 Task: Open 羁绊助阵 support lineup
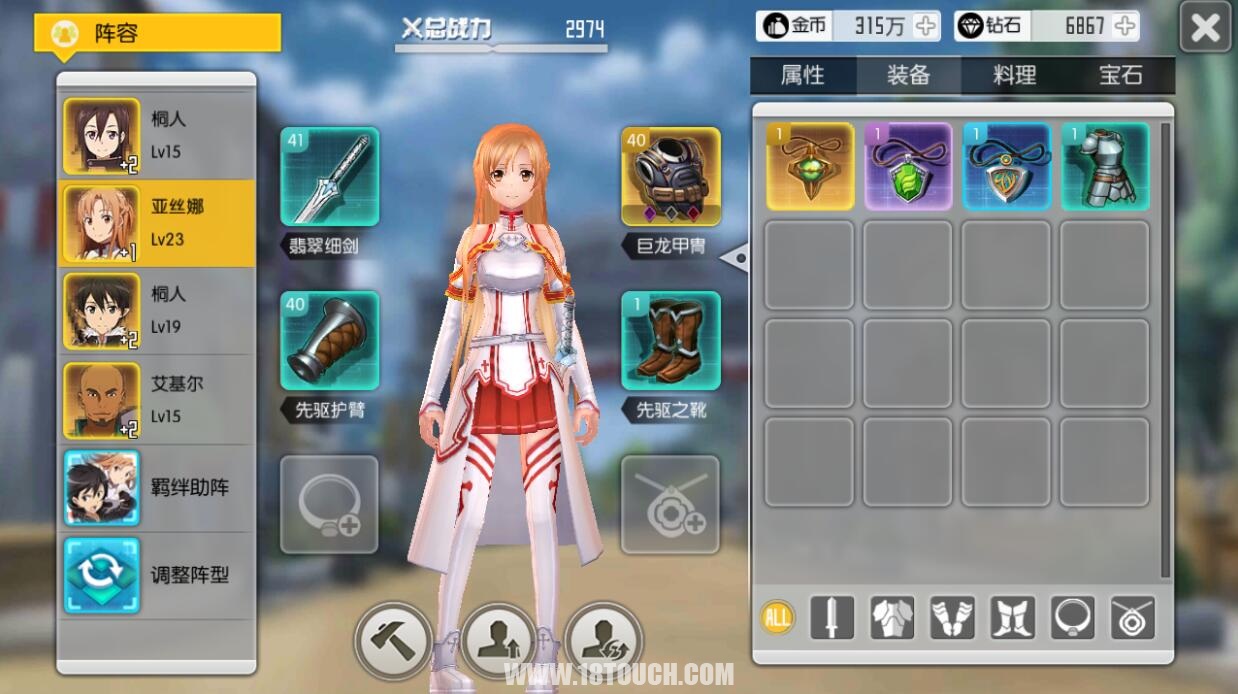(x=157, y=488)
